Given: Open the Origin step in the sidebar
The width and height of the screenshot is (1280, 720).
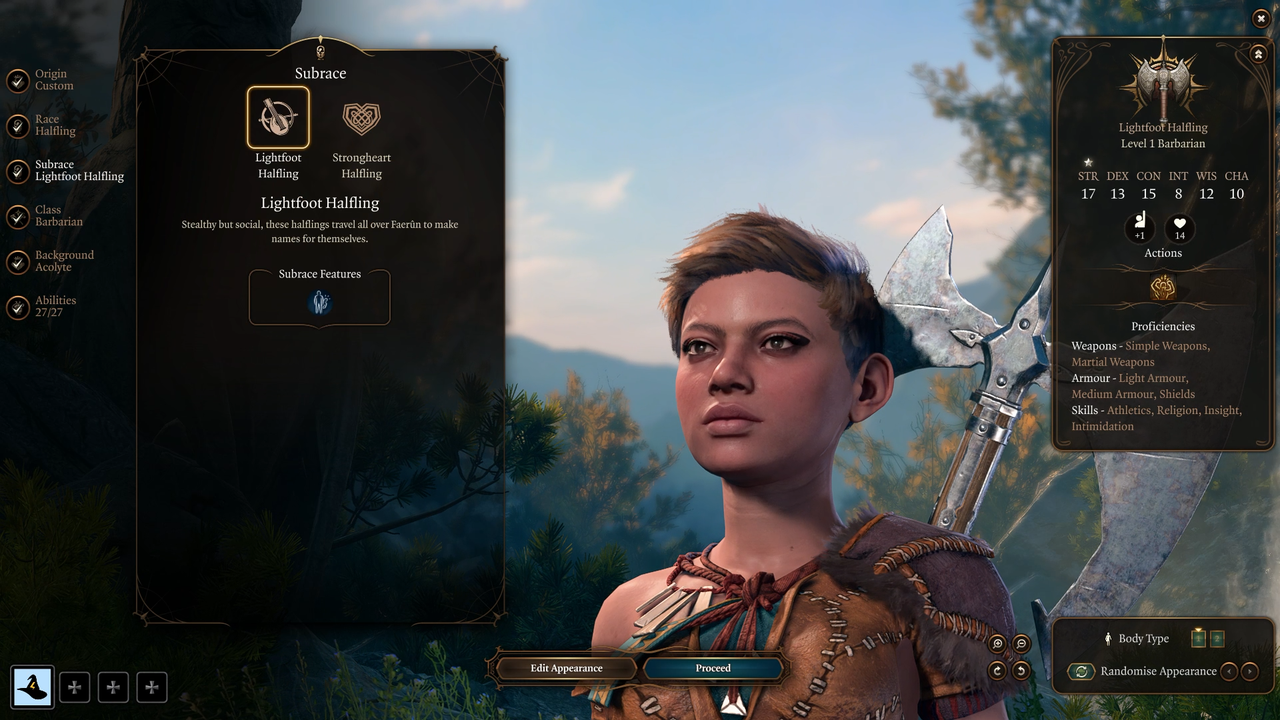Looking at the screenshot, I should point(18,80).
